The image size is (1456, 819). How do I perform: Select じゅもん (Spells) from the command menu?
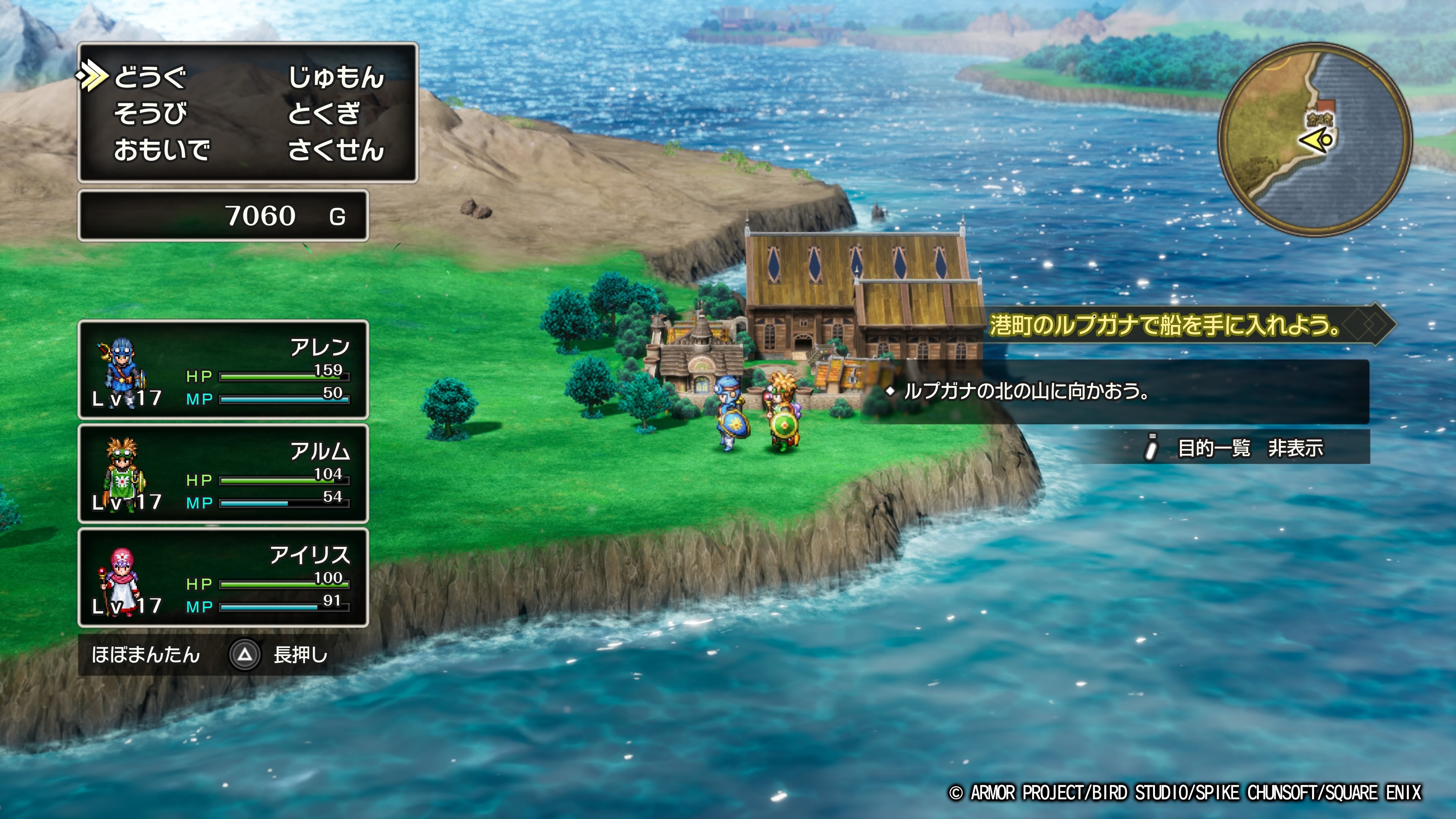point(336,77)
